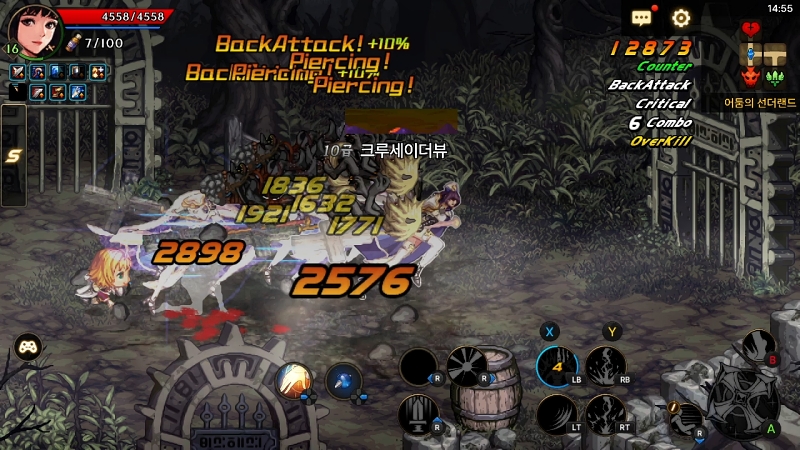Use the downward sword skill button
The height and width of the screenshot is (450, 800).
(x=417, y=412)
